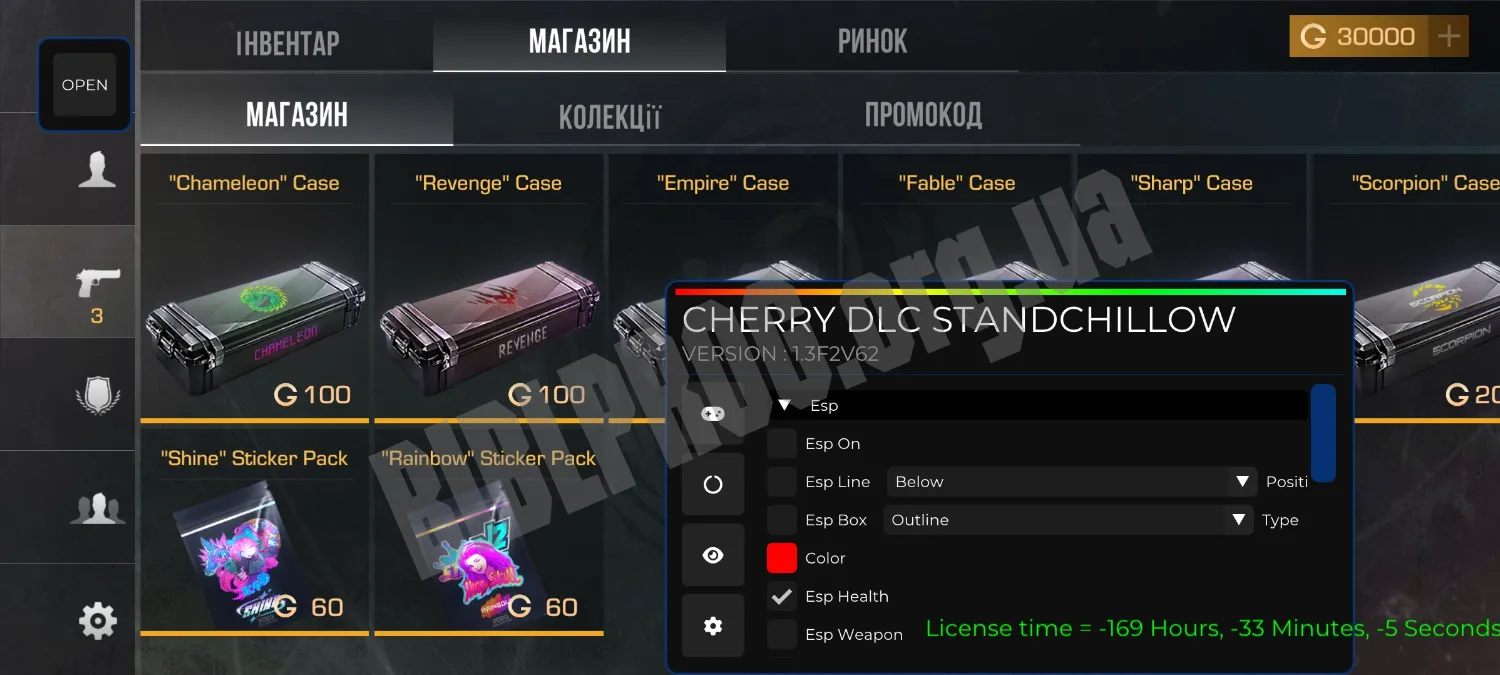This screenshot has height=675, width=1500.
Task: Open the shield badge section
Action: coord(97,396)
